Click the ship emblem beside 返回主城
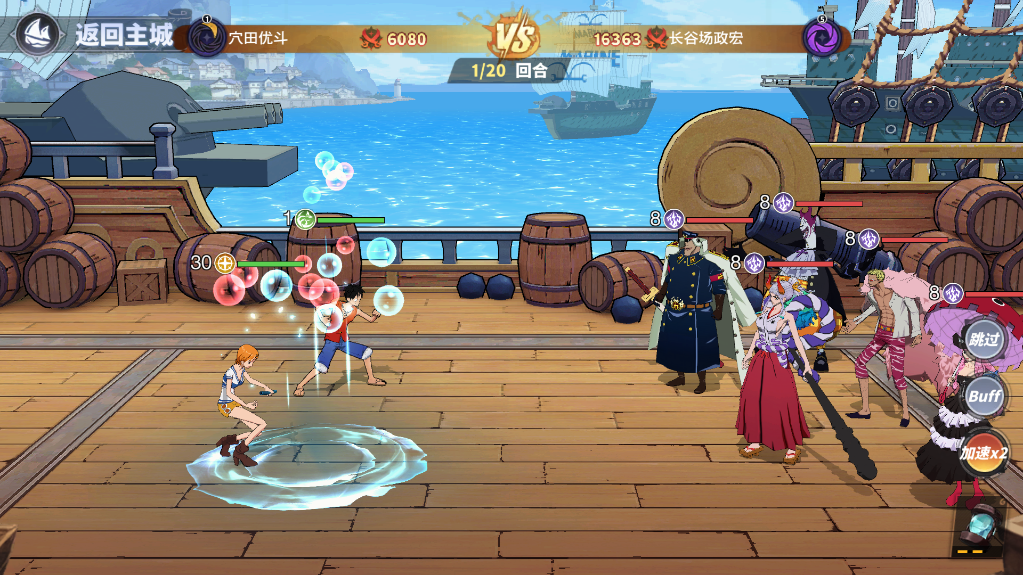The image size is (1023, 575). point(38,35)
